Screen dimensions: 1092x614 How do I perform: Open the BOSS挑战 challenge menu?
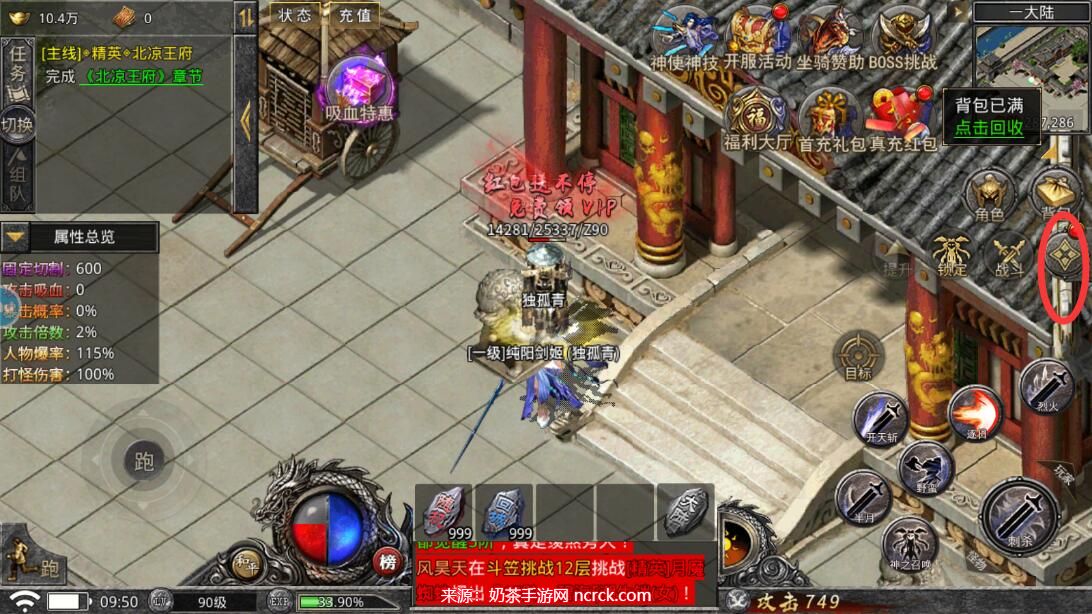point(902,36)
